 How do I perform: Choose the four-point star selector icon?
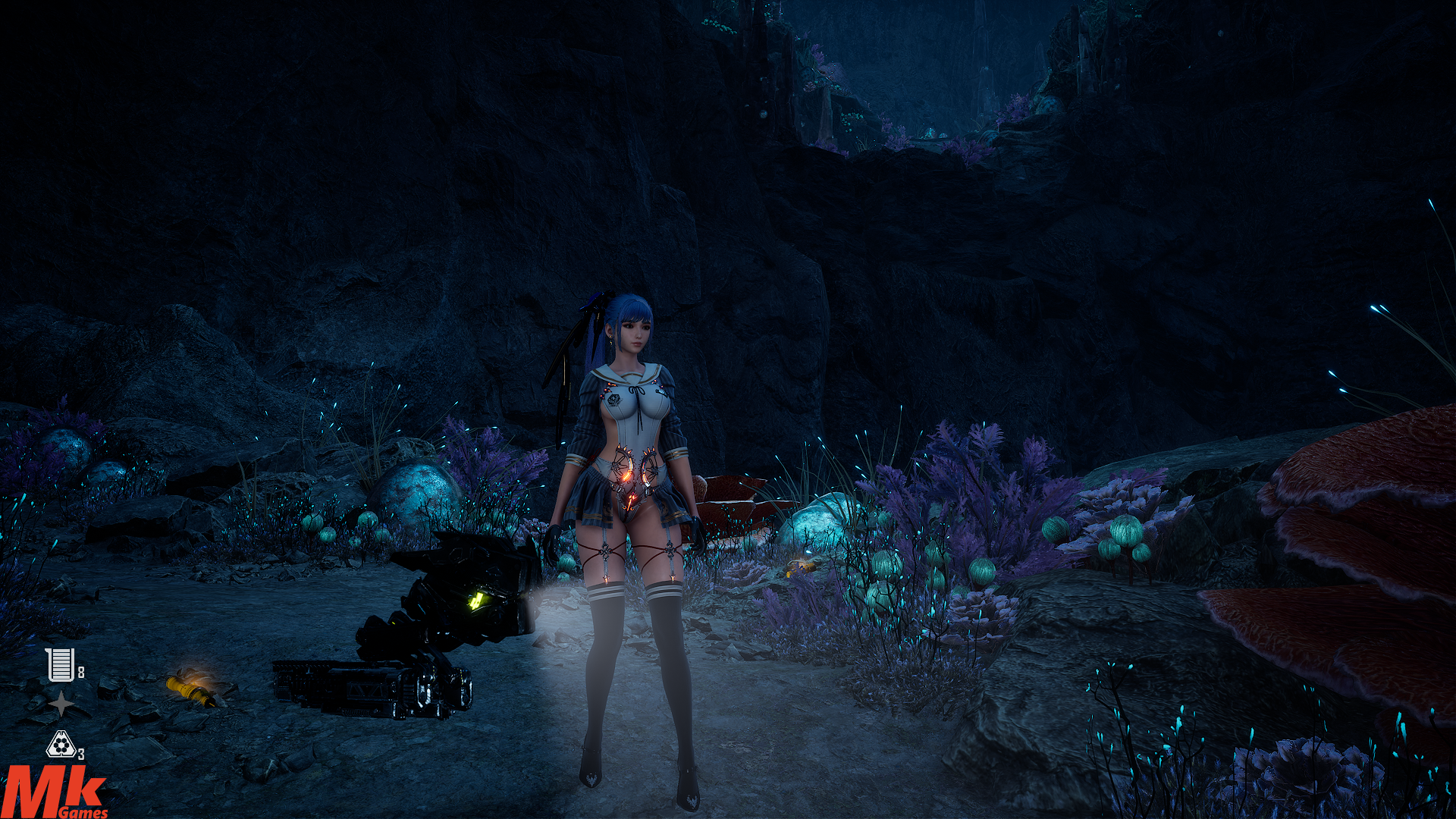61,704
